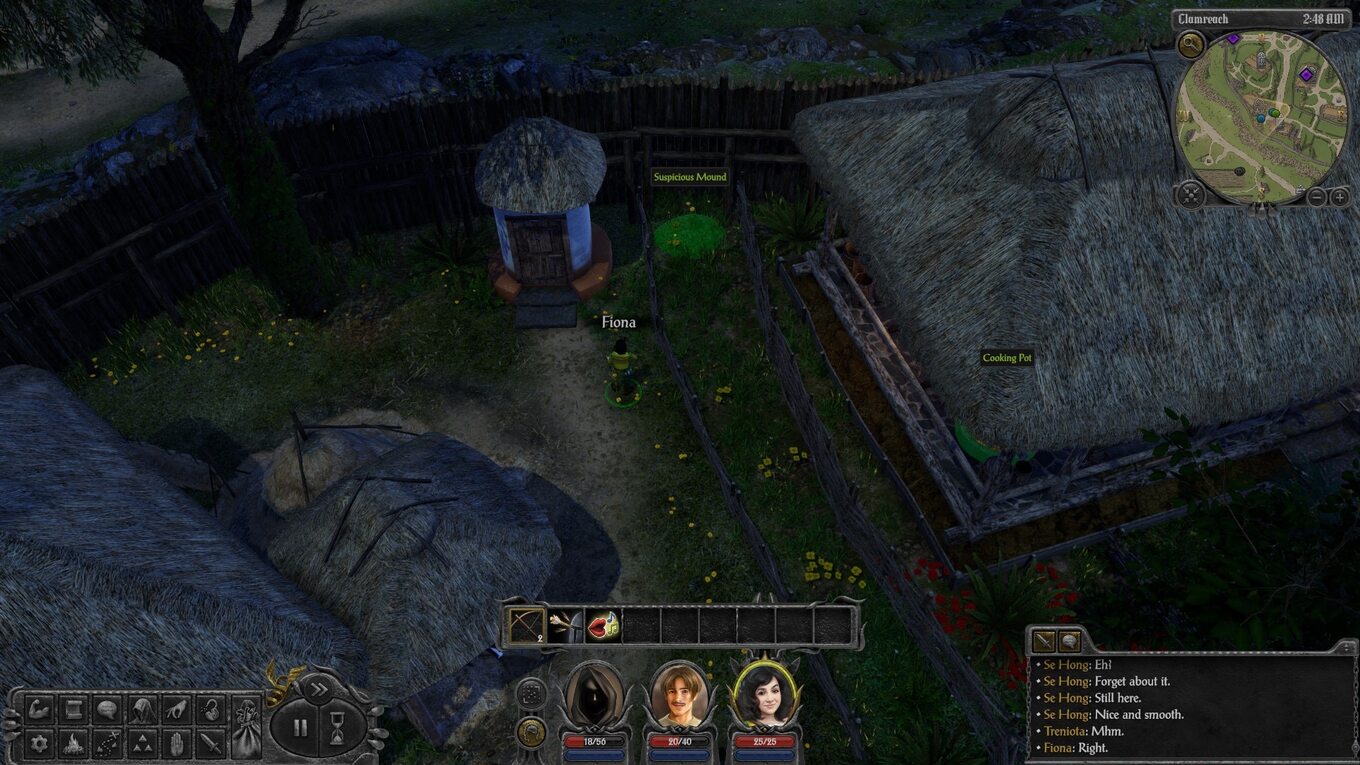Click the fast-forward double arrow button

pos(318,688)
